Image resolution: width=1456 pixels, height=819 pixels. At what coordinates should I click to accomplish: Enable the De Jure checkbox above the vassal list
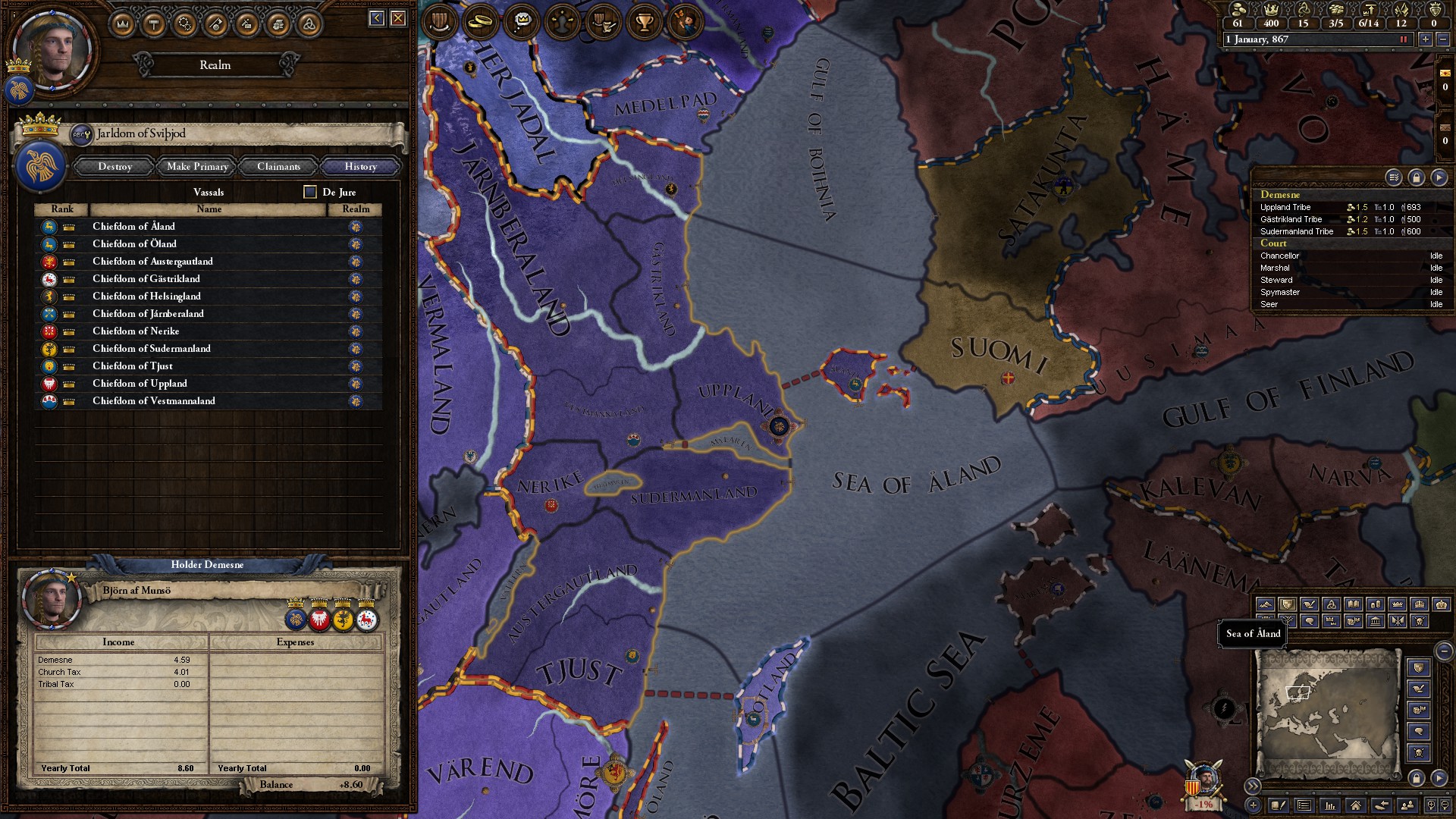pos(309,192)
